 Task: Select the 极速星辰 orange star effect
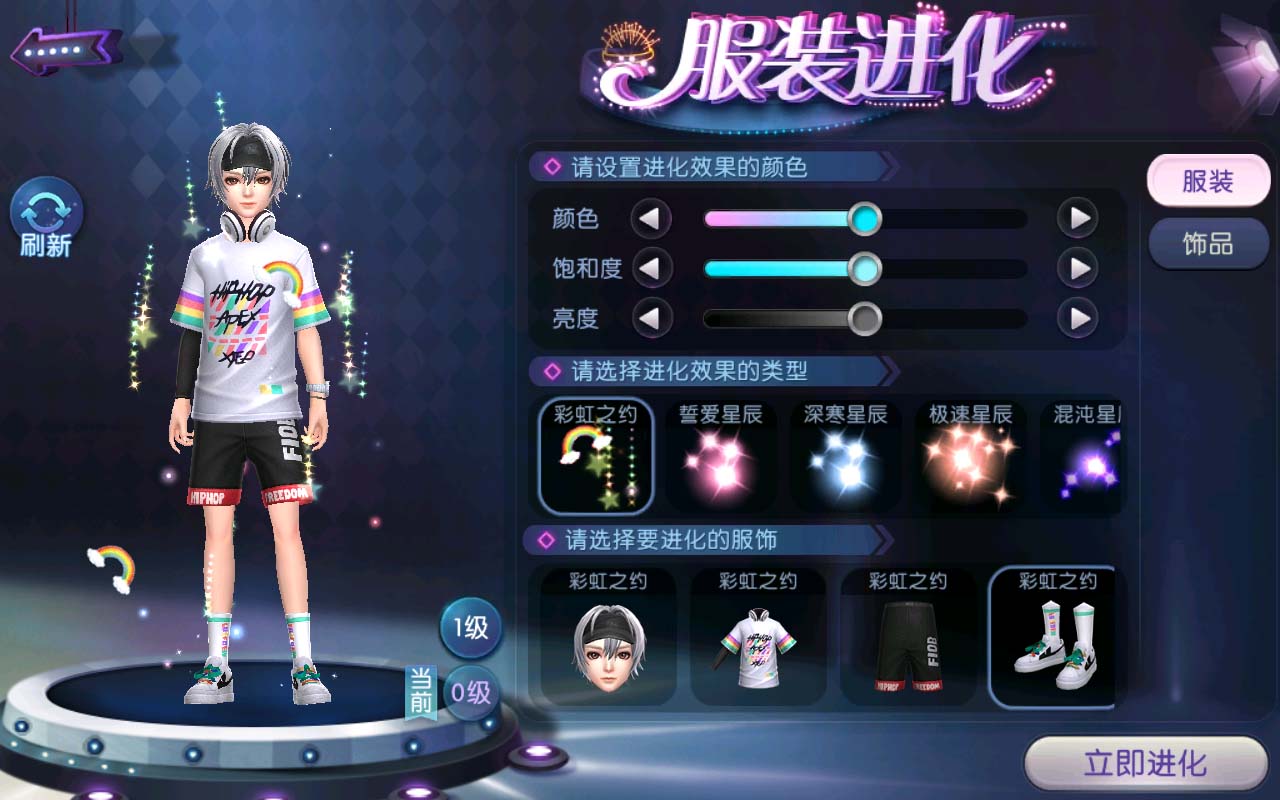coord(970,456)
